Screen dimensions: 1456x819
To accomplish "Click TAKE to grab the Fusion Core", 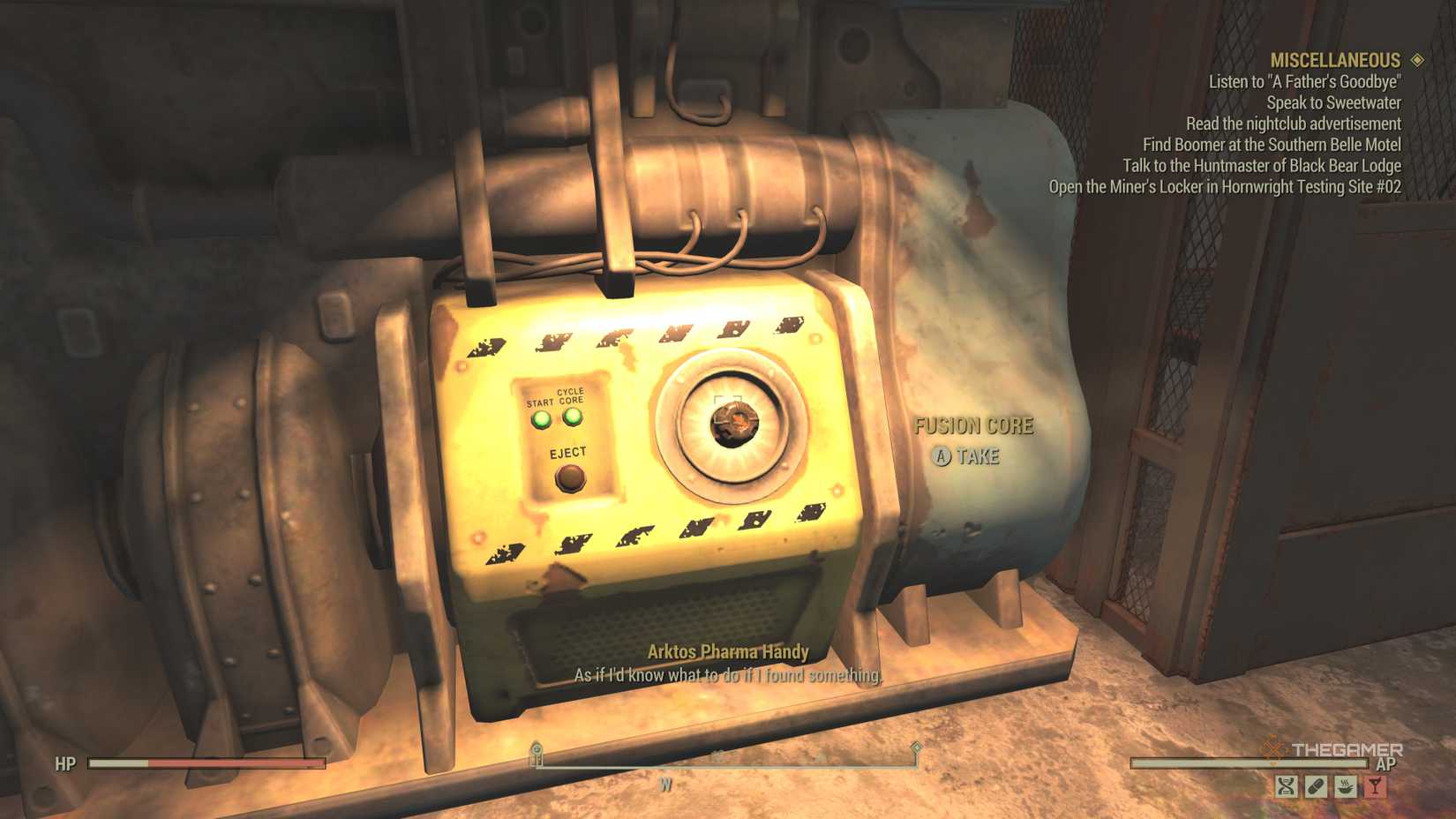I will 967,457.
